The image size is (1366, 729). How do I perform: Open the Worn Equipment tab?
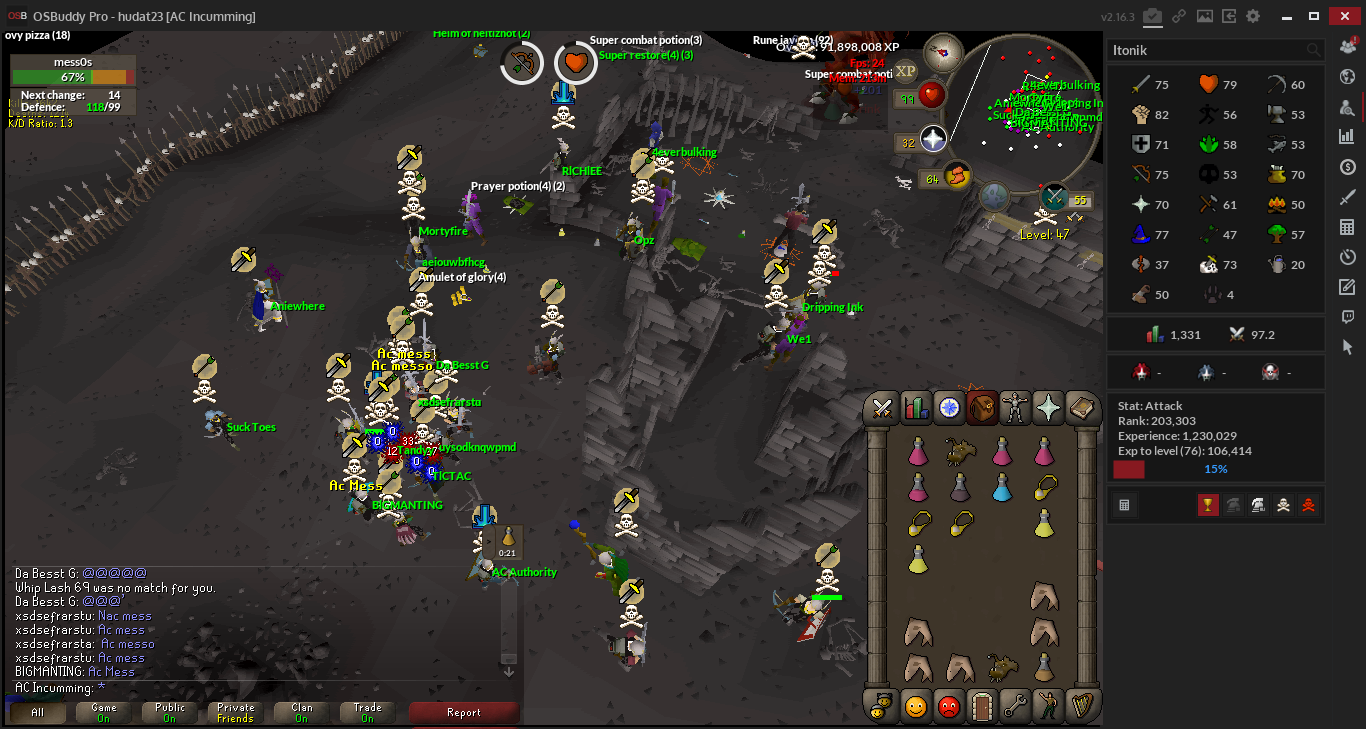pos(1015,408)
